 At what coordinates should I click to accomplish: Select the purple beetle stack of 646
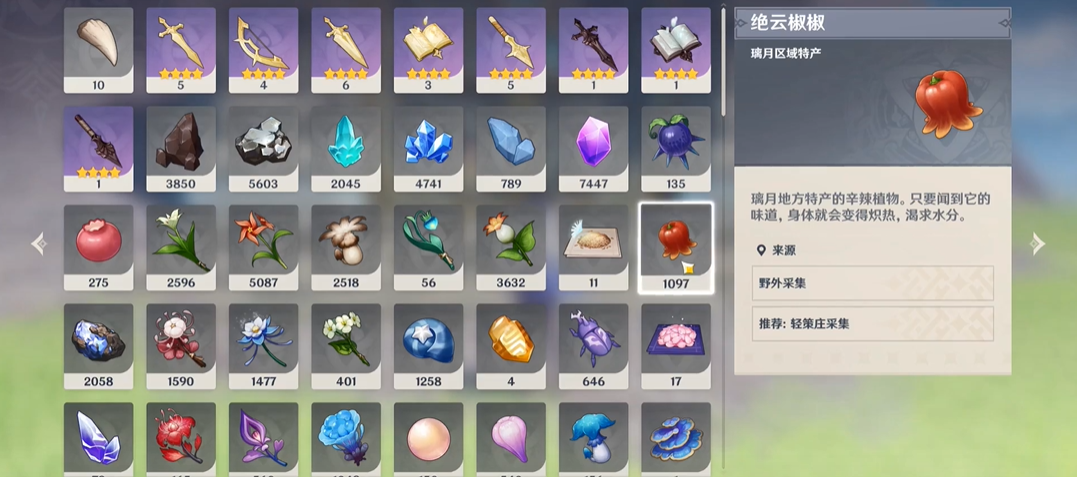click(593, 339)
